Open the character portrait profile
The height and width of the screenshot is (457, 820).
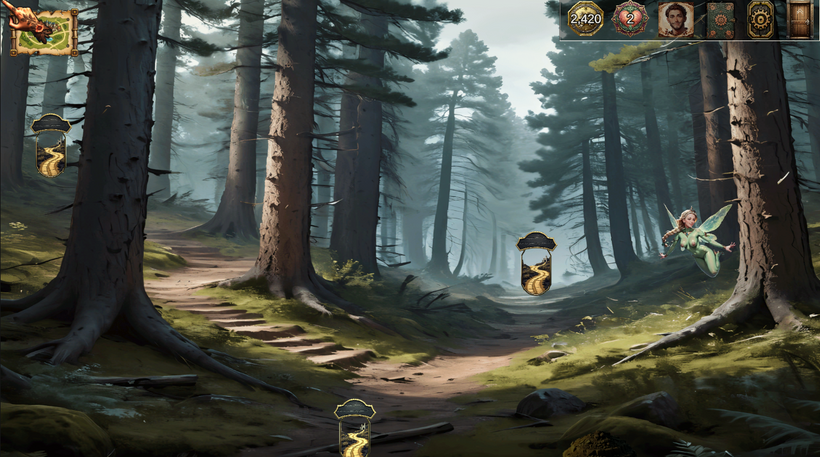676,20
